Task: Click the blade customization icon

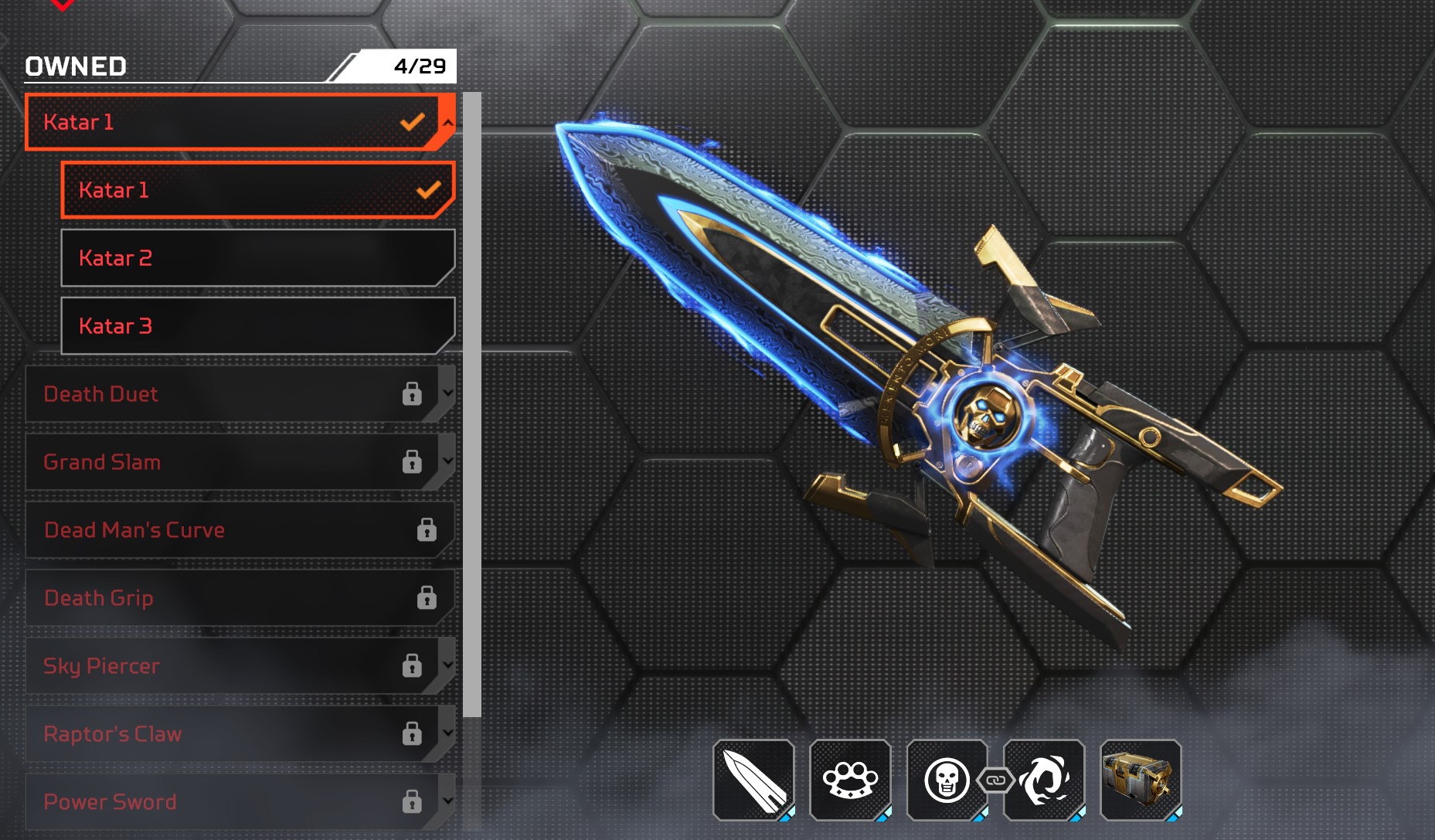Action: point(753,780)
